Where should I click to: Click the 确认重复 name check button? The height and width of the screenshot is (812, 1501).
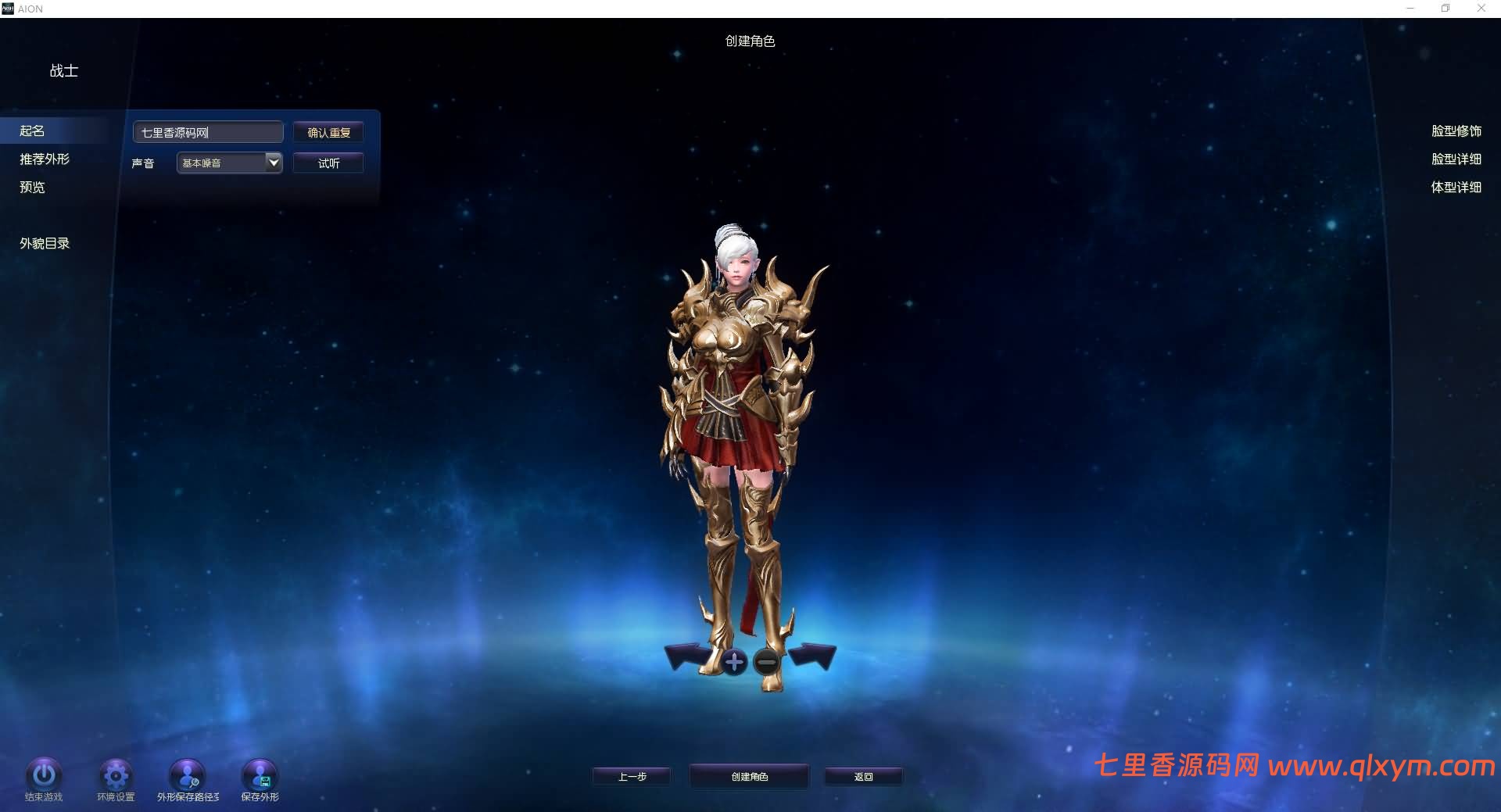[x=328, y=131]
